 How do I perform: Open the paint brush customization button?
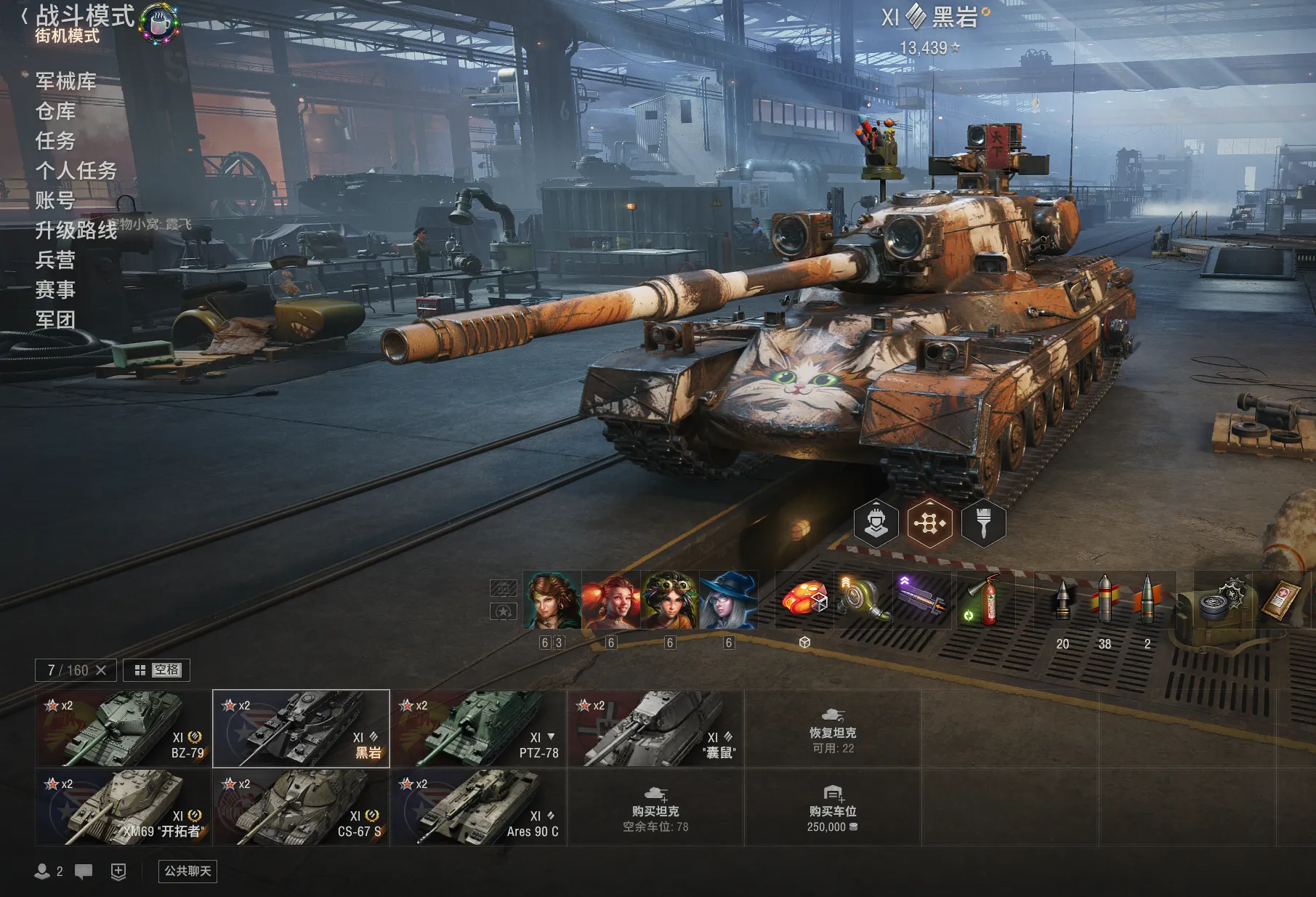(983, 523)
